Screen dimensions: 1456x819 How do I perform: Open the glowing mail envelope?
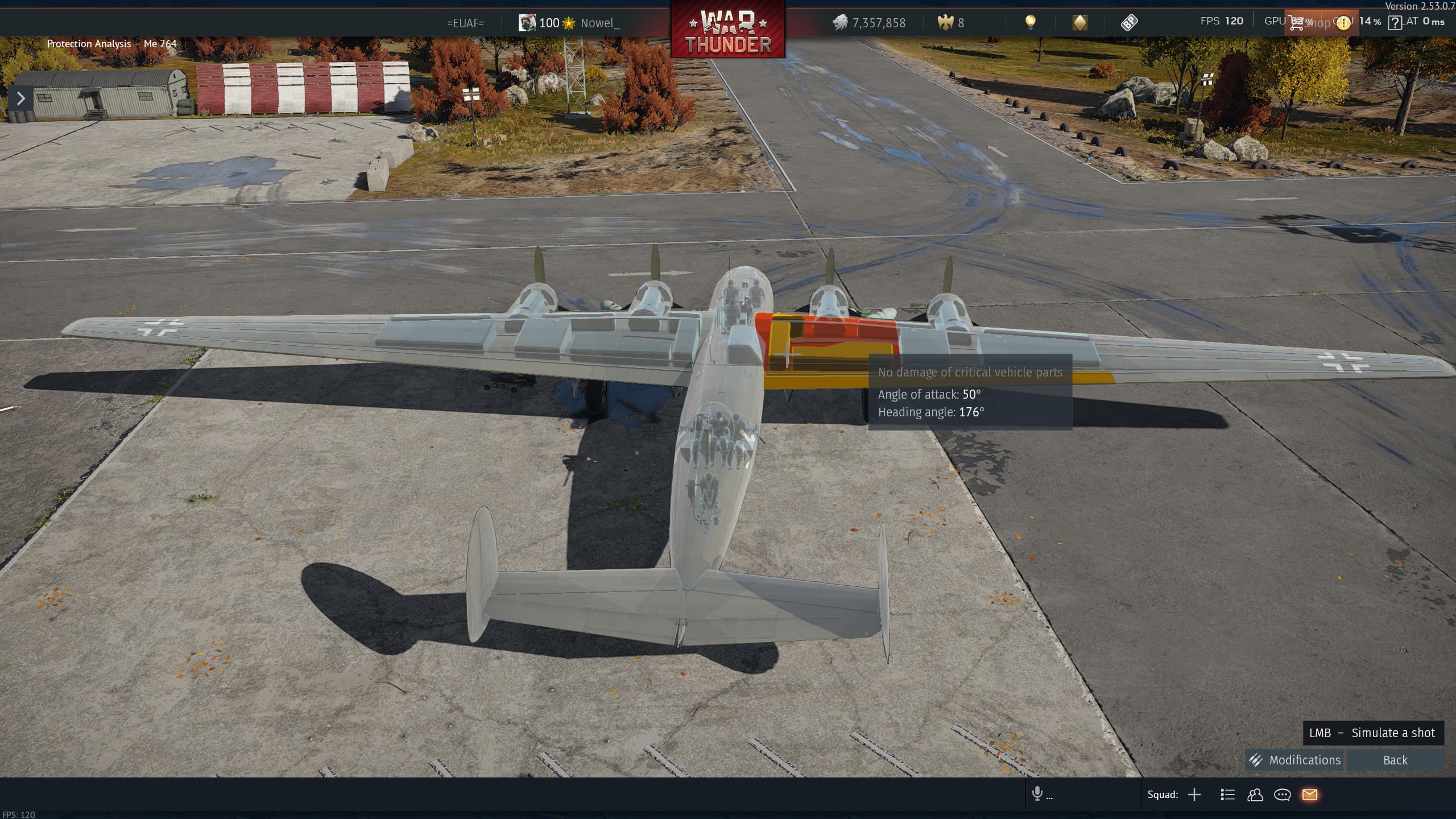[1309, 795]
